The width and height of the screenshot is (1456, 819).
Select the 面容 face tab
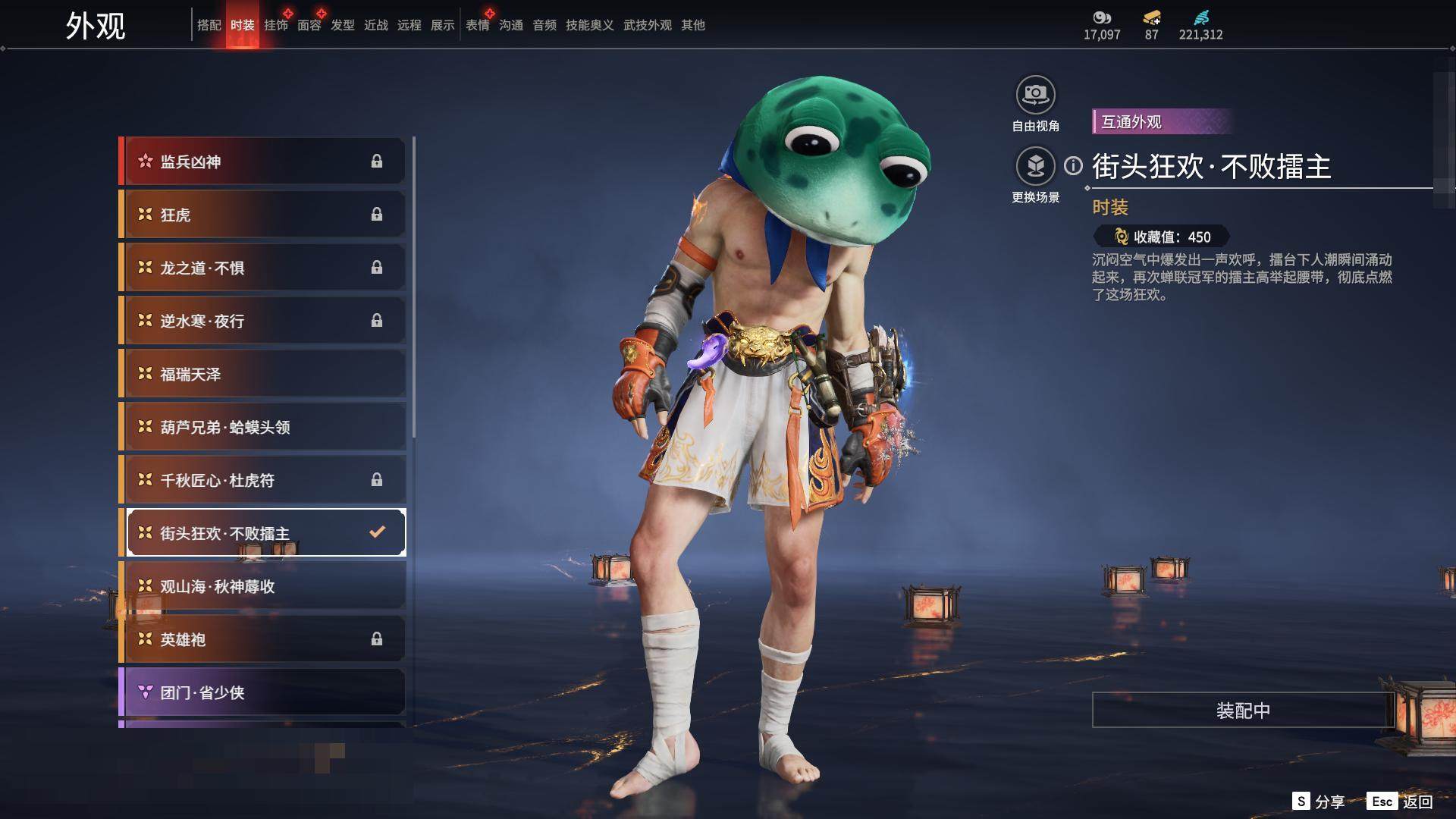[x=309, y=25]
